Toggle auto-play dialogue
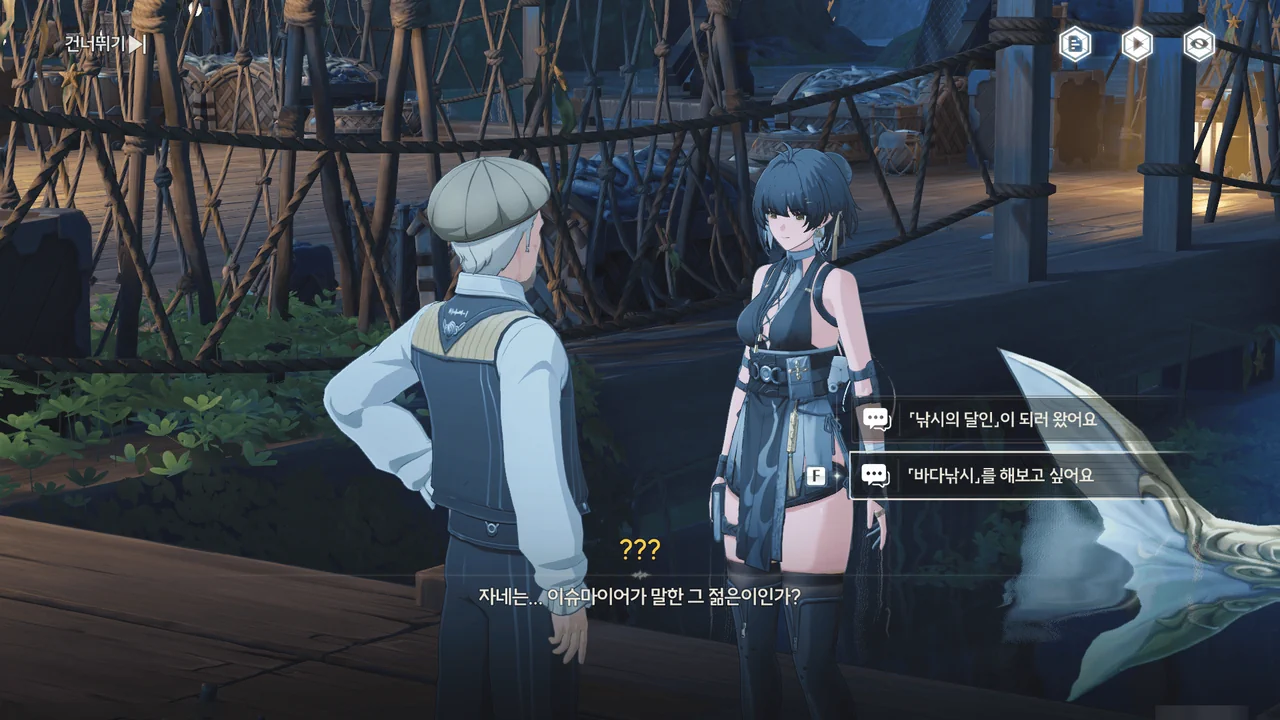Viewport: 1280px width, 720px height. [x=1137, y=43]
